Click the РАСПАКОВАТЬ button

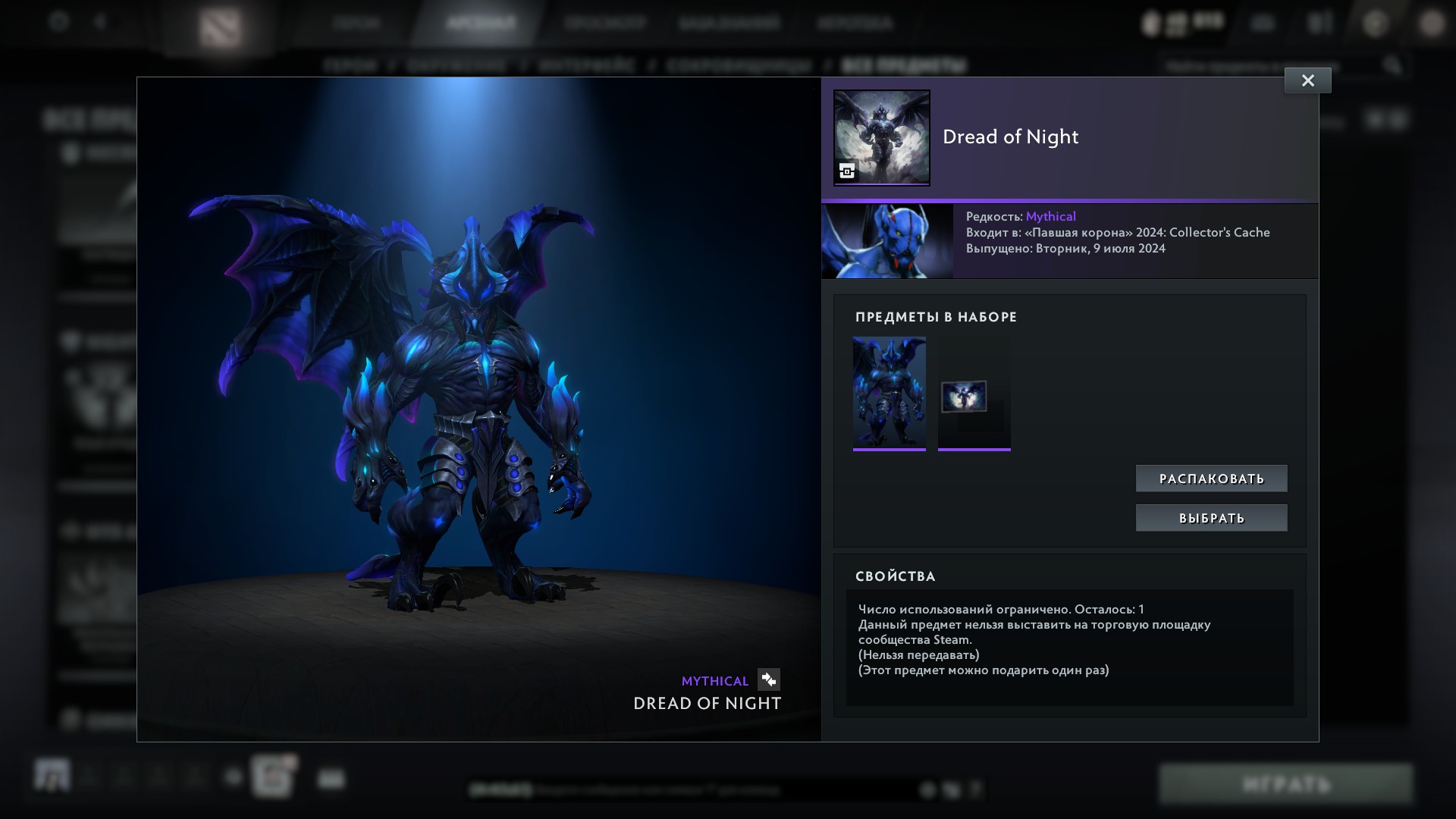pyautogui.click(x=1211, y=478)
